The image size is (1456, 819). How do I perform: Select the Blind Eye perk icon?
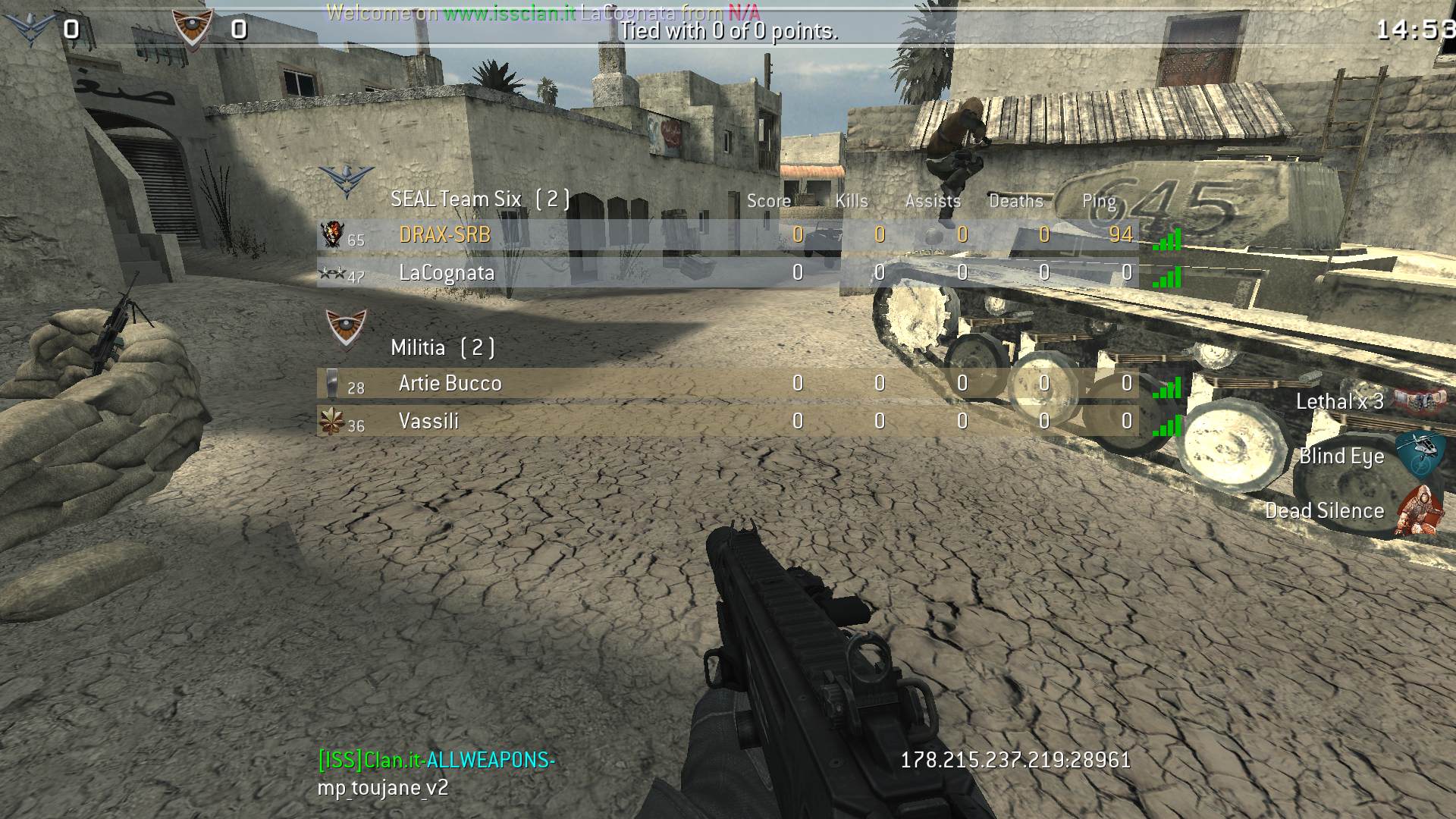tap(1420, 454)
